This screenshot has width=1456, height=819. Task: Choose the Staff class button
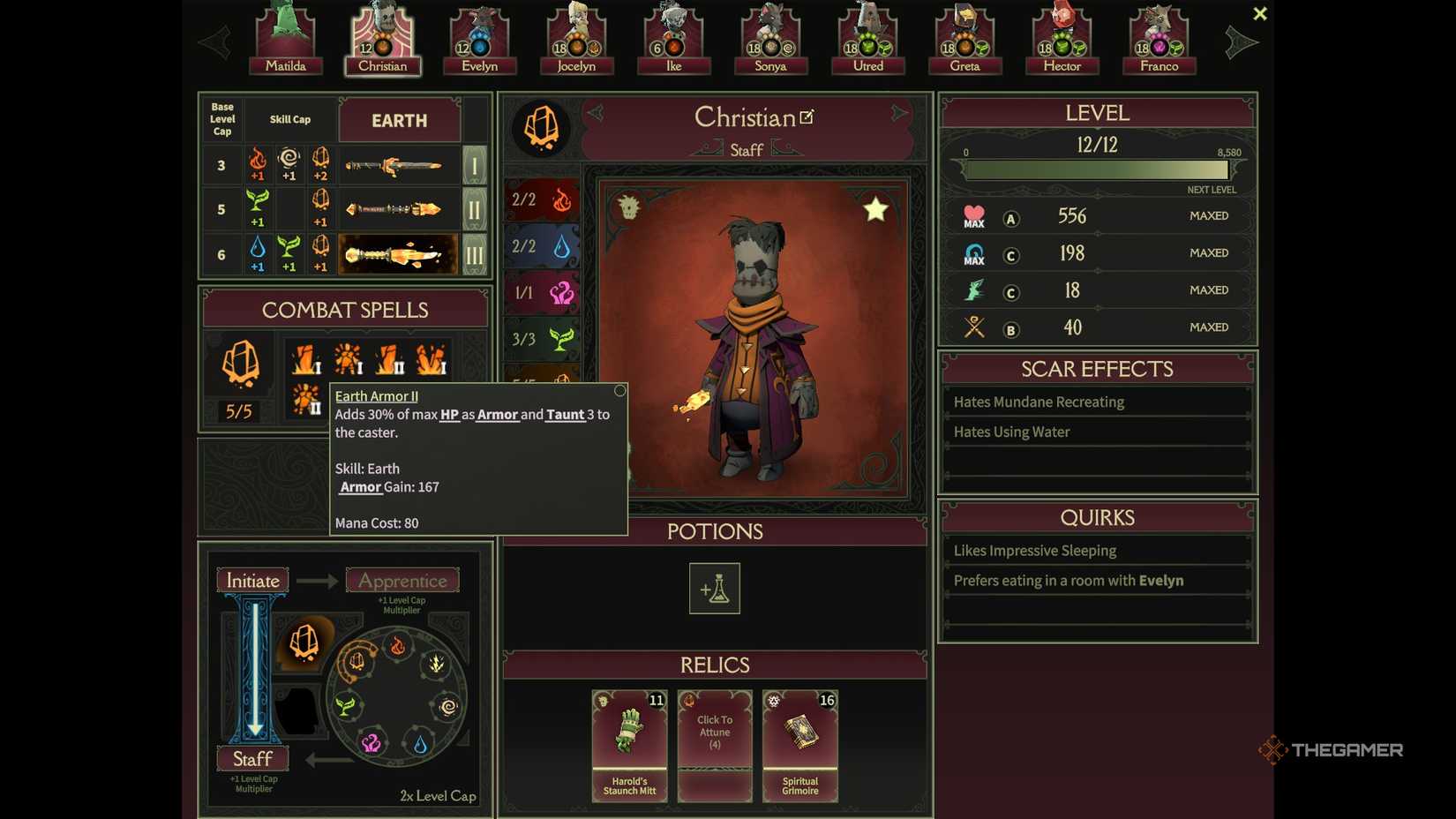click(x=252, y=759)
